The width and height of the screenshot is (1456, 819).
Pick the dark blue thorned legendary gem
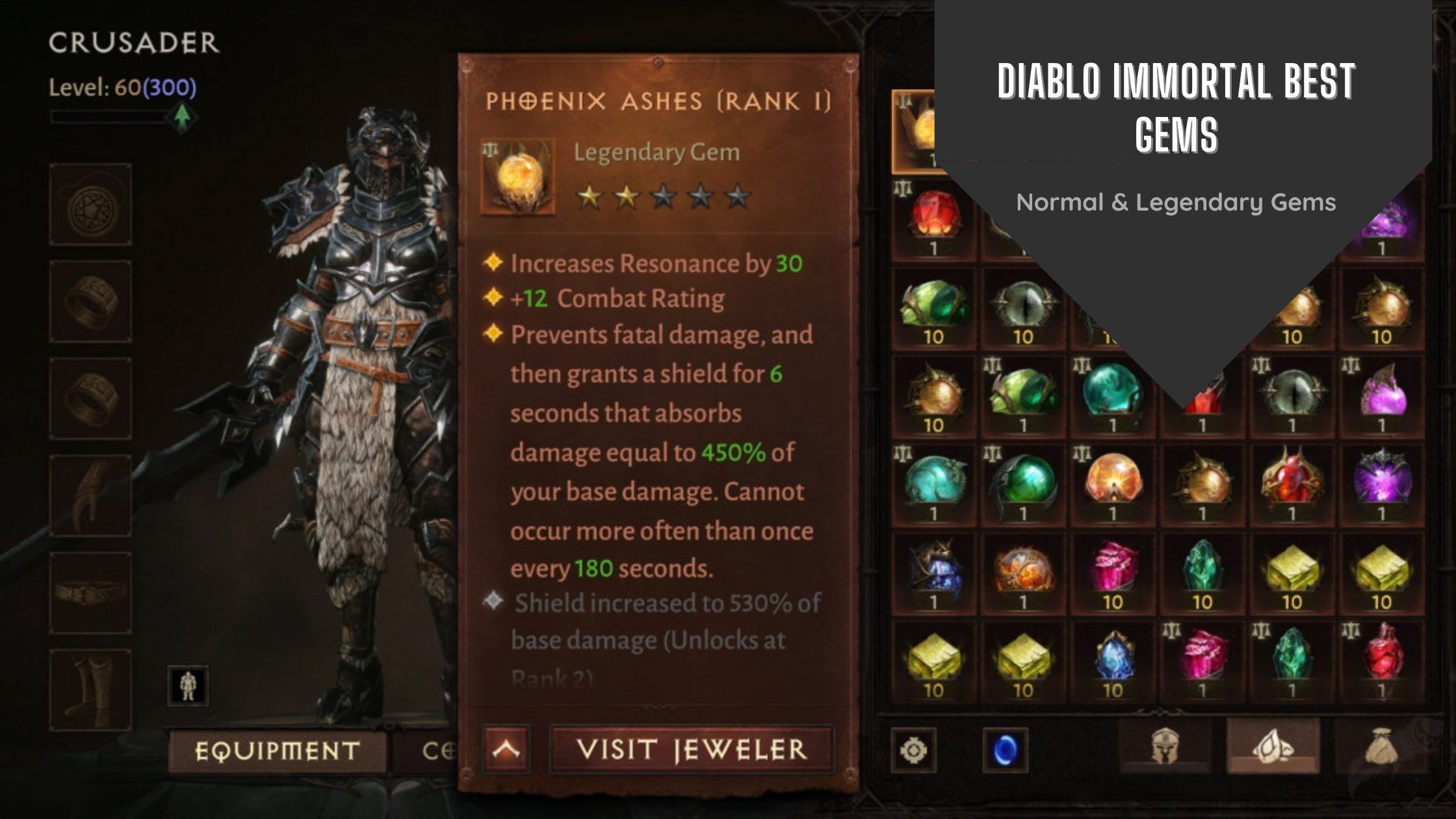click(933, 573)
